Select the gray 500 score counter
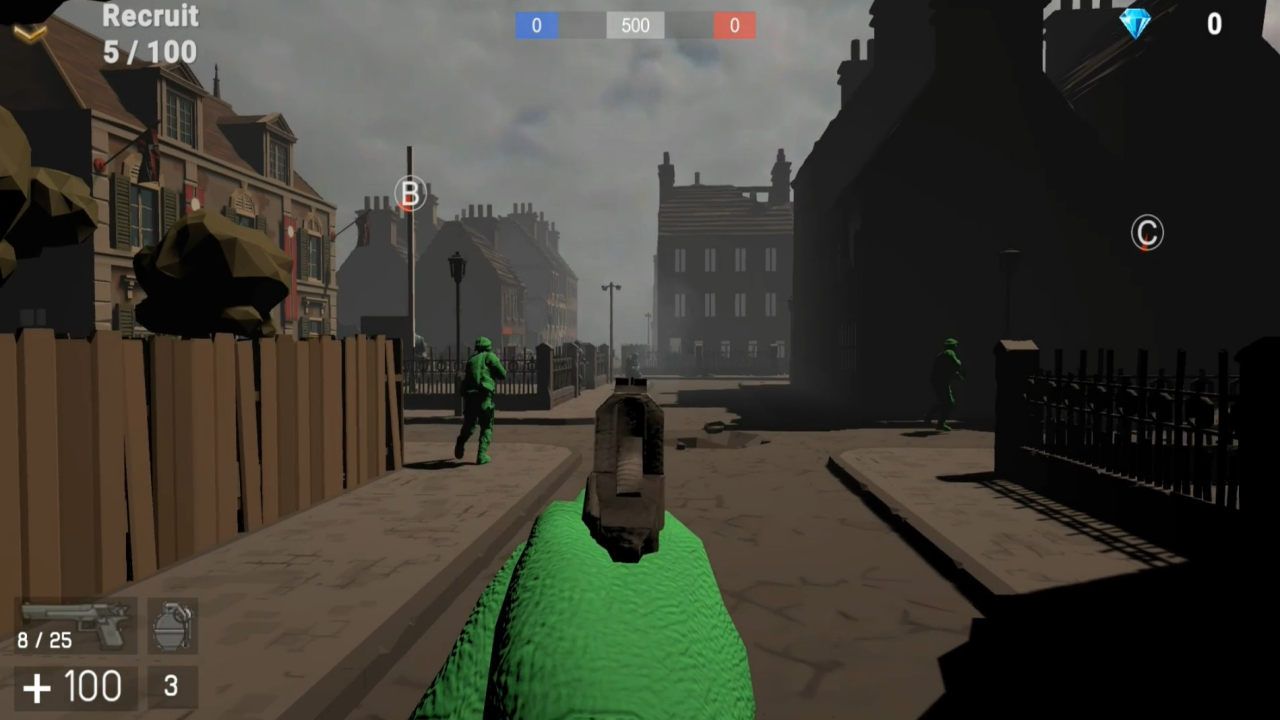1280x720 pixels. pos(635,26)
